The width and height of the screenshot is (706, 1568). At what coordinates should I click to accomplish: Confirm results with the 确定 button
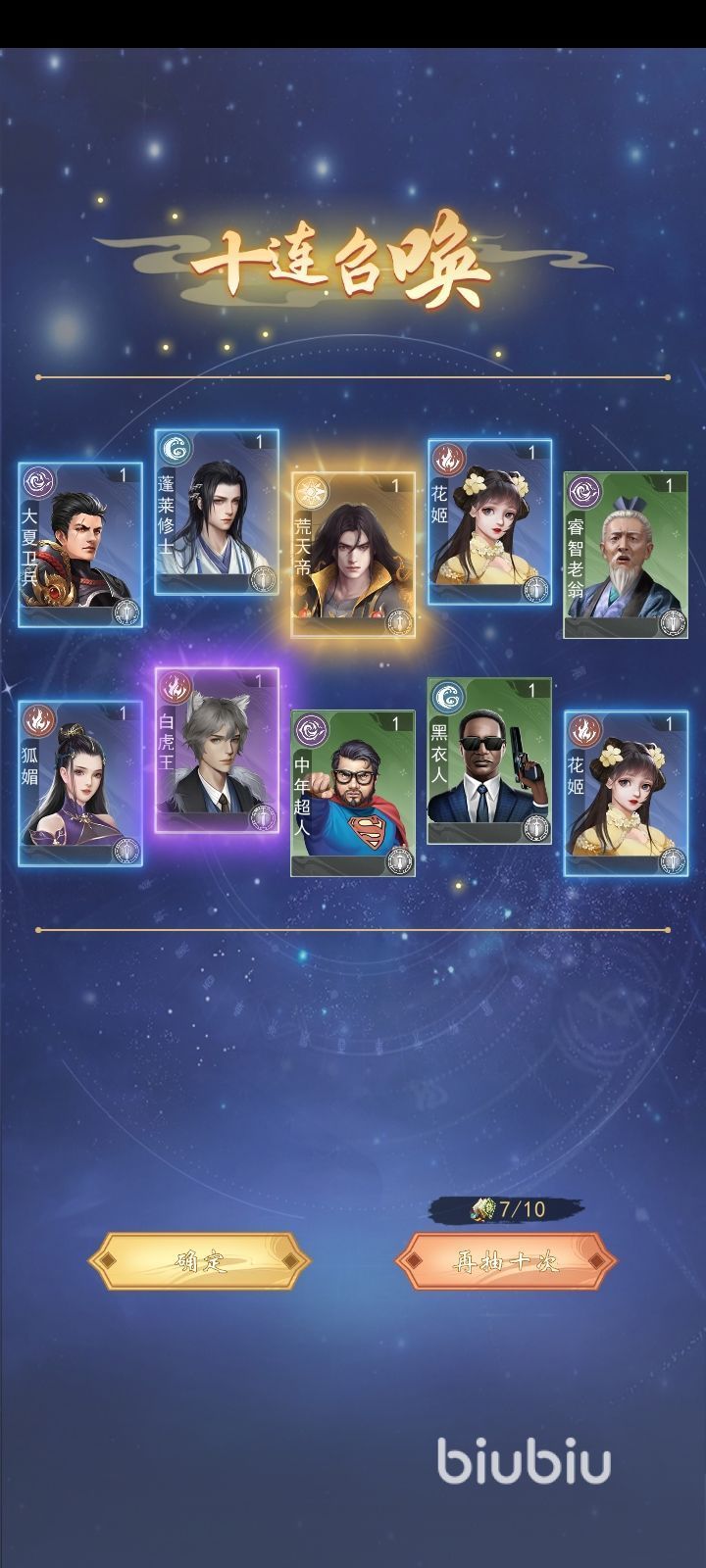coord(200,1260)
